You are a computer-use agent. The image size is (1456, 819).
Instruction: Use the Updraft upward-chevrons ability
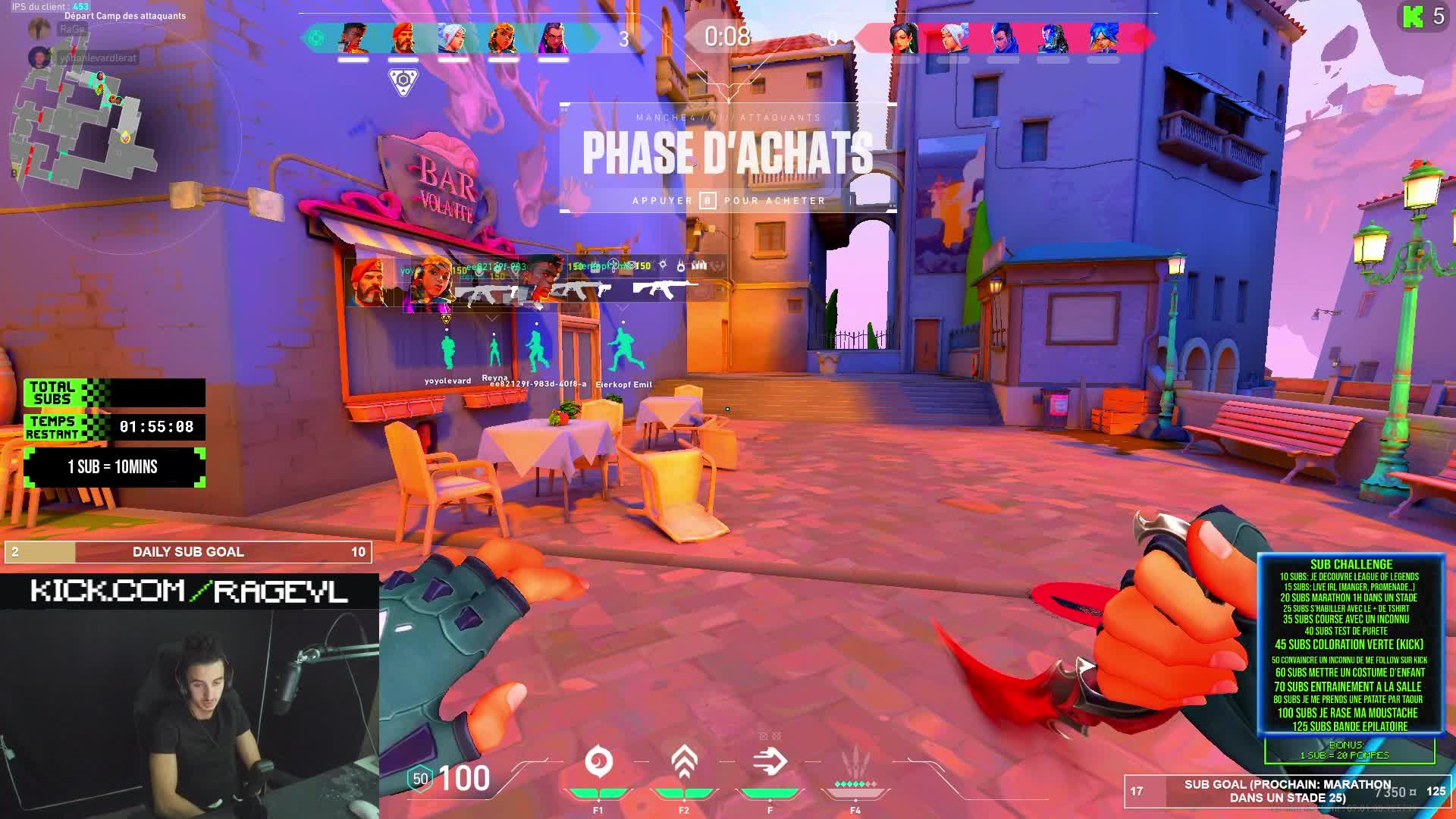[x=684, y=762]
